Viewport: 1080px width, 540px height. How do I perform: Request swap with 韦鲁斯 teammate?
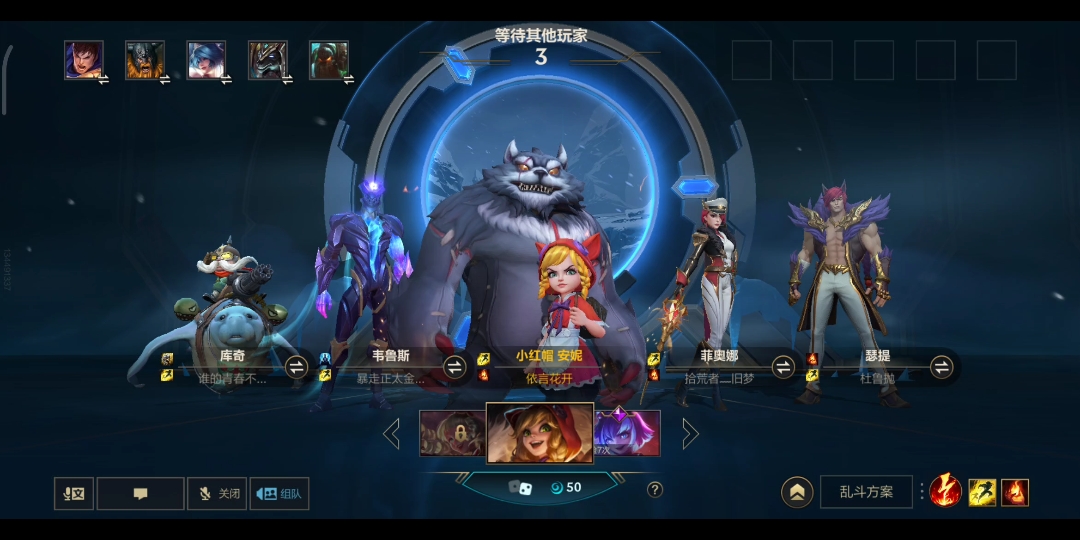455,367
